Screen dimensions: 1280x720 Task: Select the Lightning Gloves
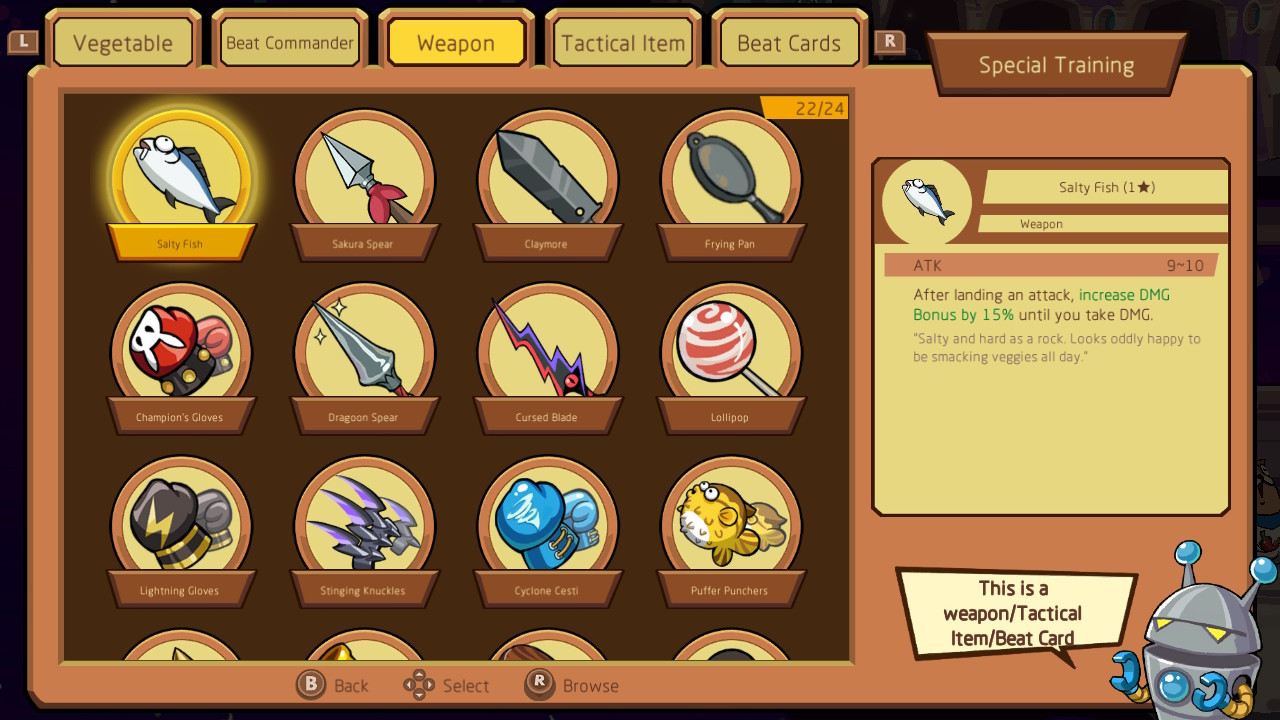point(181,518)
